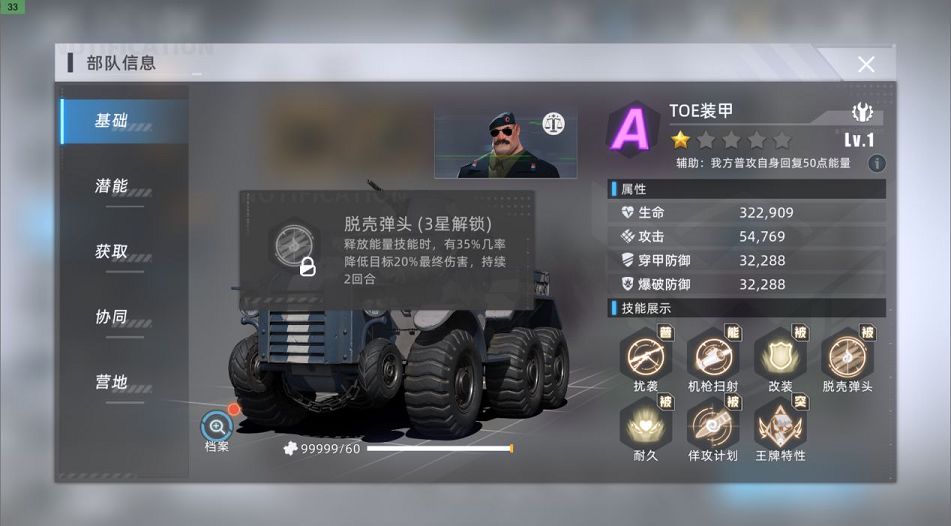The height and width of the screenshot is (526, 951).
Task: View the 改装 skill icon
Action: pos(780,354)
